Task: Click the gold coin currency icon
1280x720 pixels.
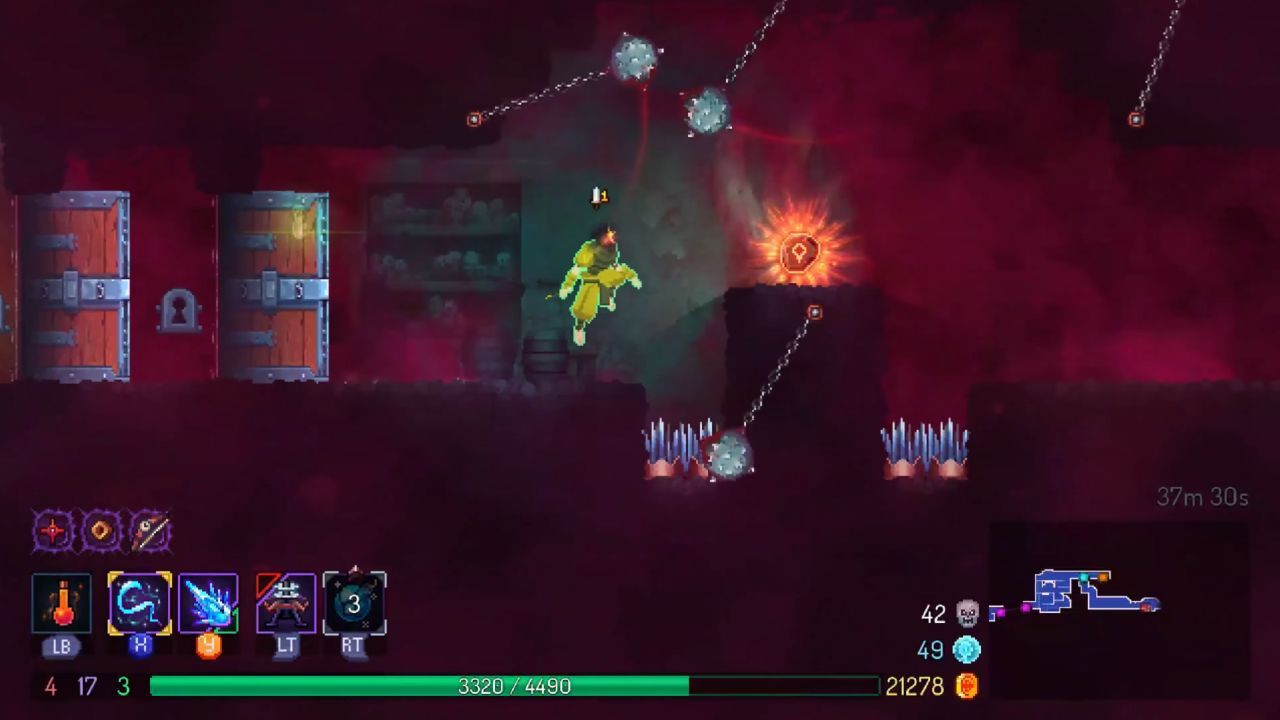Action: tap(967, 686)
